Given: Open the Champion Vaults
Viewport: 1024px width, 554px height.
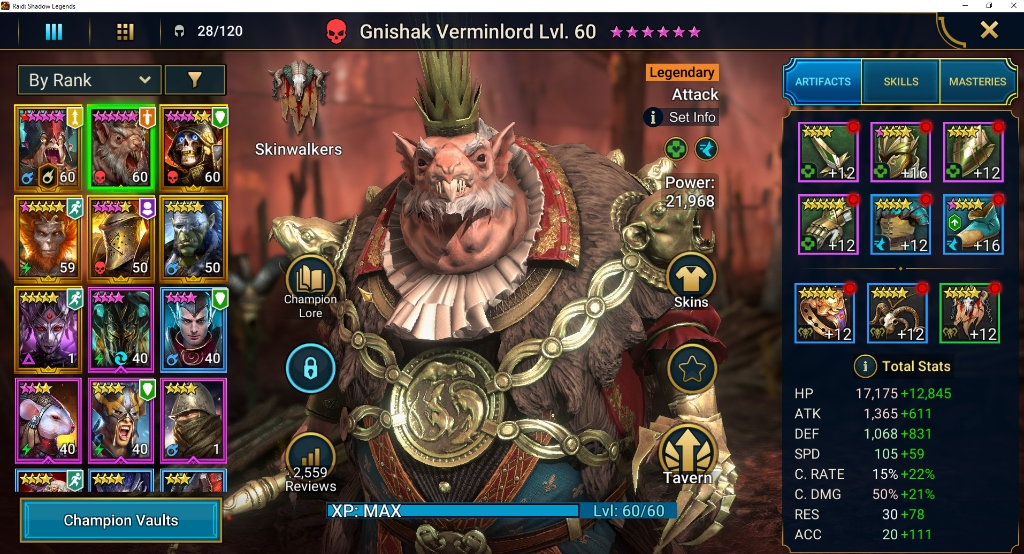Looking at the screenshot, I should [120, 520].
